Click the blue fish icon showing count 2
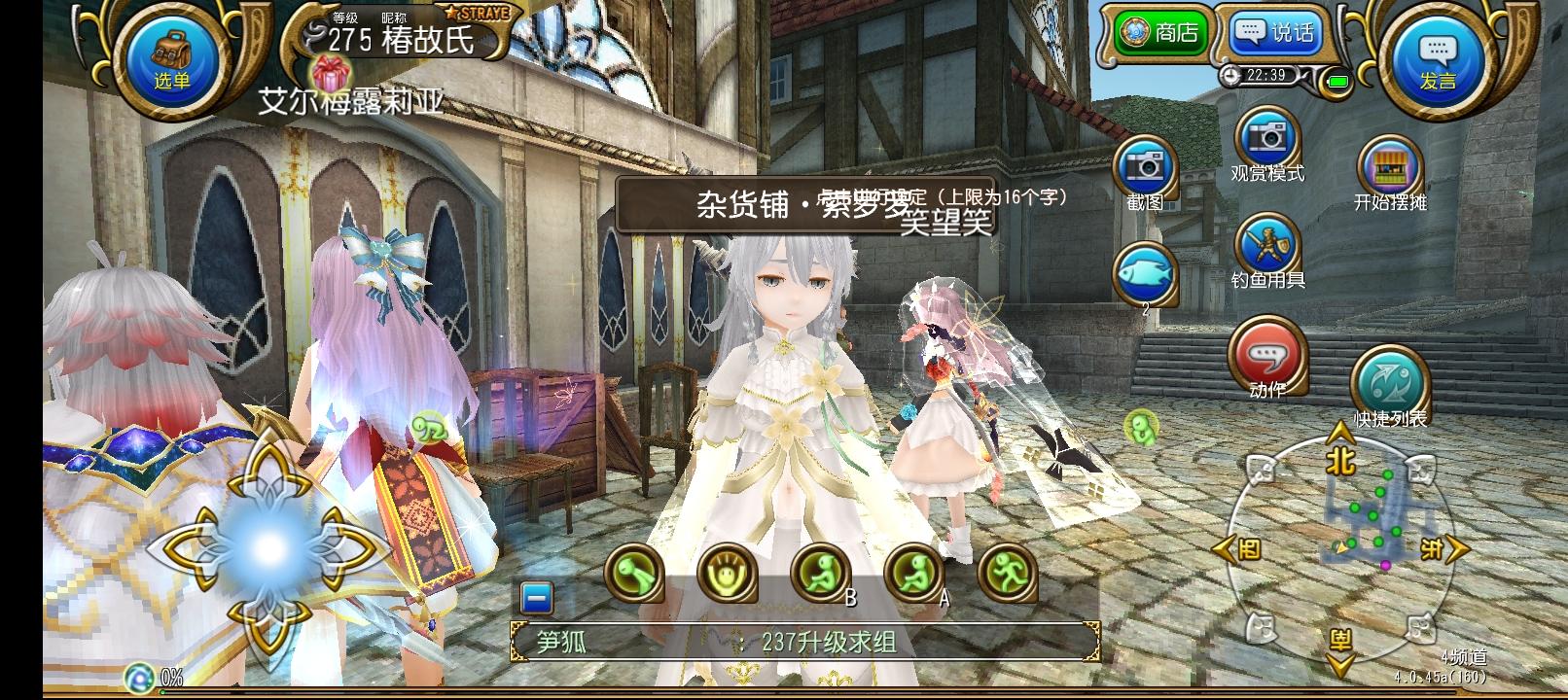 click(1146, 275)
